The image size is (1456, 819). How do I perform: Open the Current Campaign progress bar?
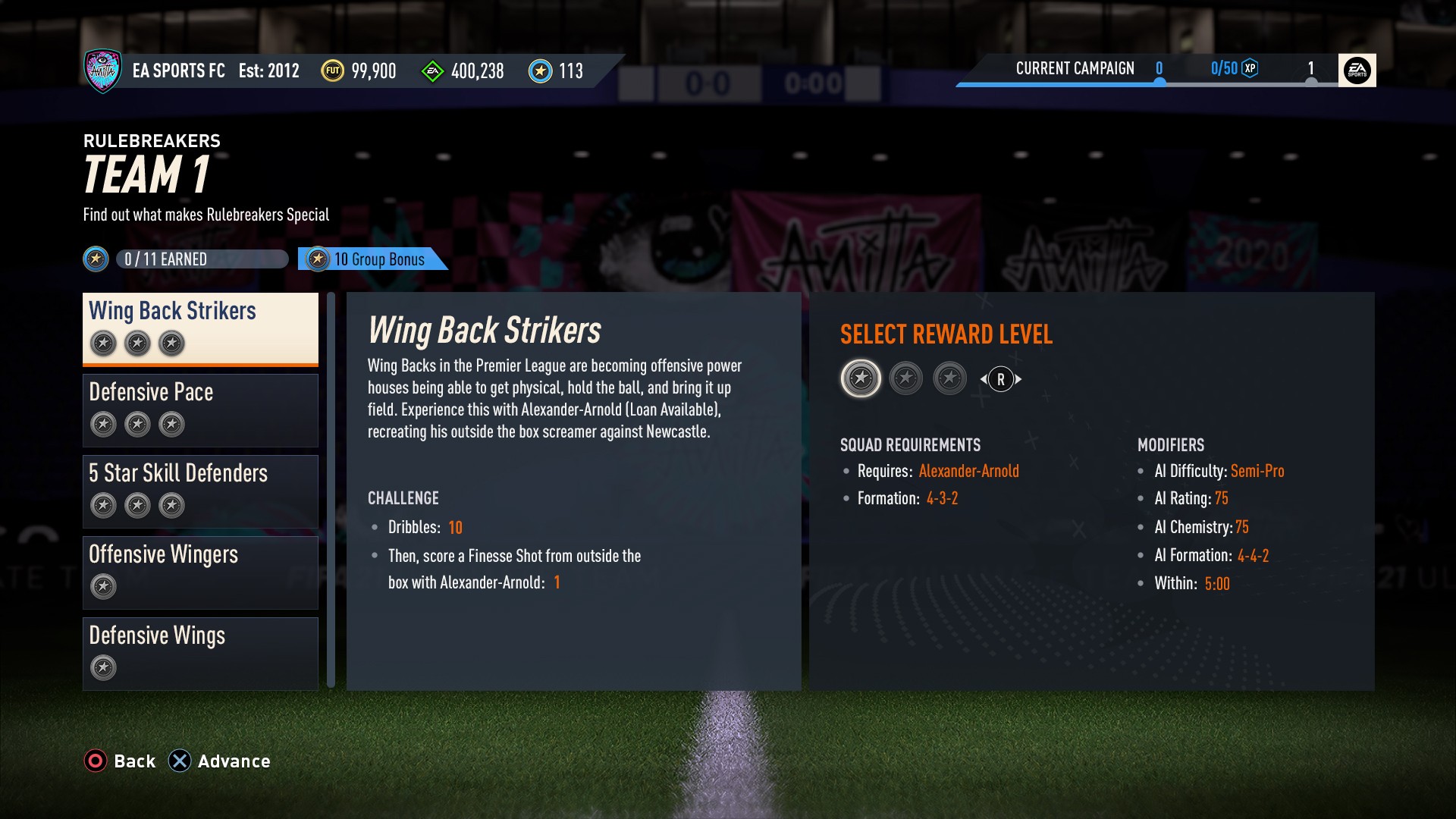click(1145, 71)
